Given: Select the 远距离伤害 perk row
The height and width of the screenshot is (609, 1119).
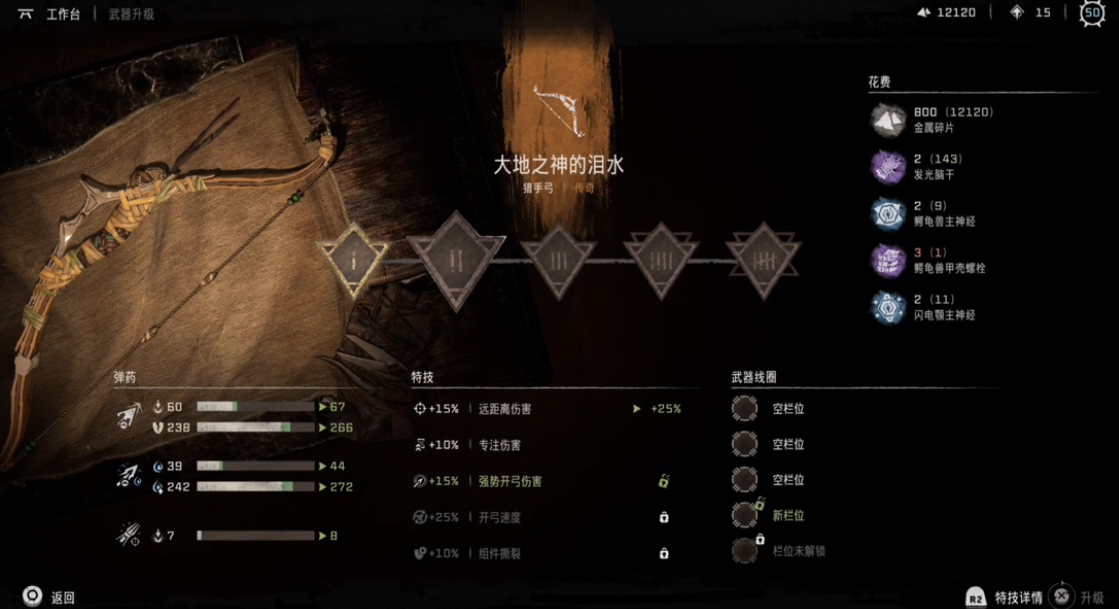Looking at the screenshot, I should (x=507, y=409).
